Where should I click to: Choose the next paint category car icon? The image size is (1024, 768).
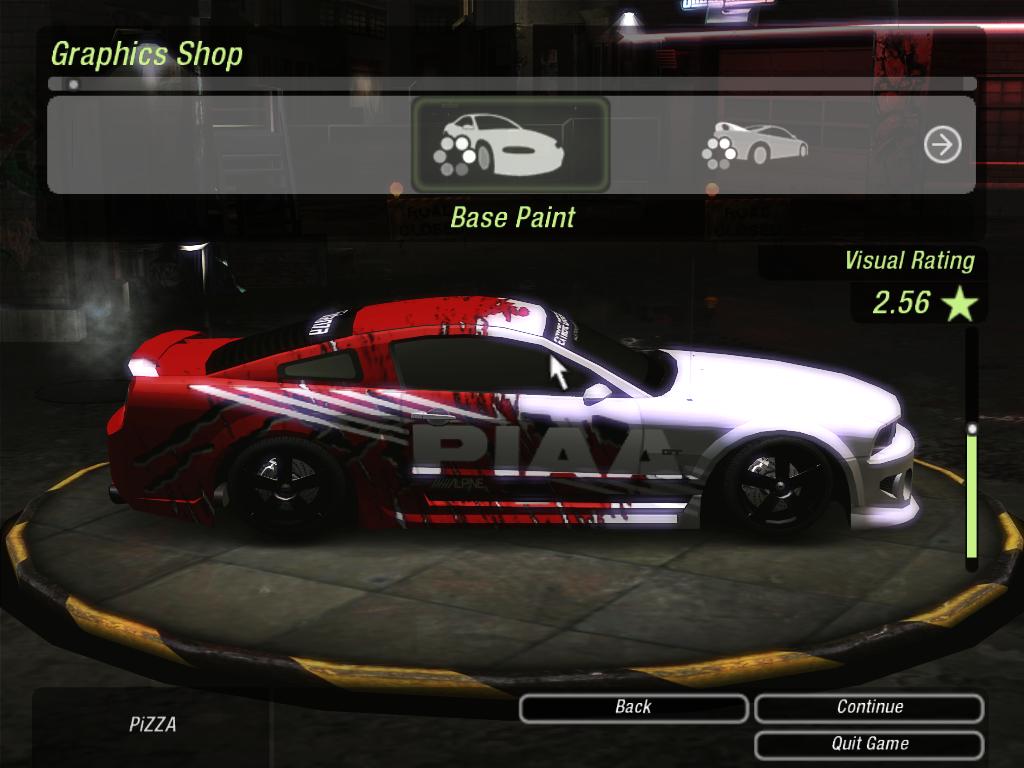pyautogui.click(x=756, y=145)
